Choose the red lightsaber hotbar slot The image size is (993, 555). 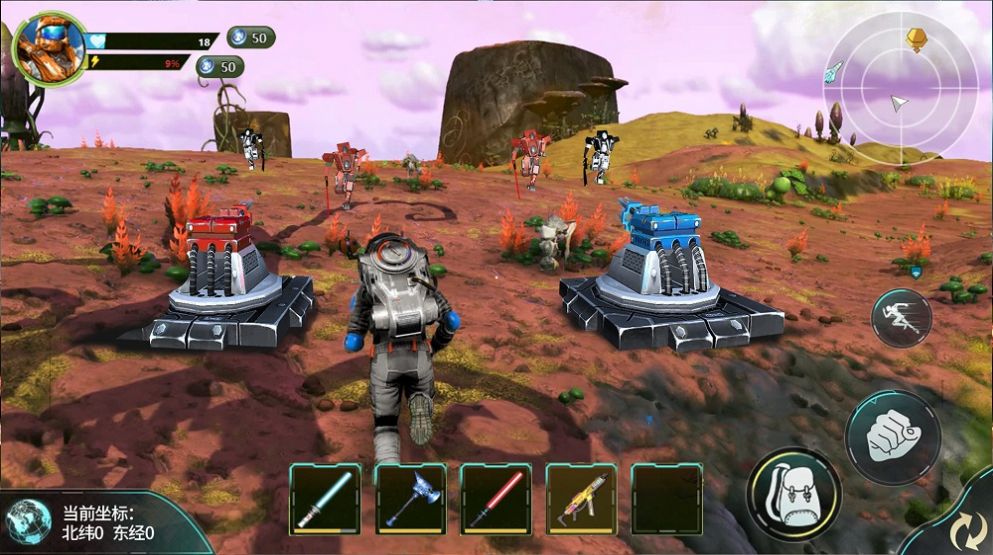click(496, 498)
